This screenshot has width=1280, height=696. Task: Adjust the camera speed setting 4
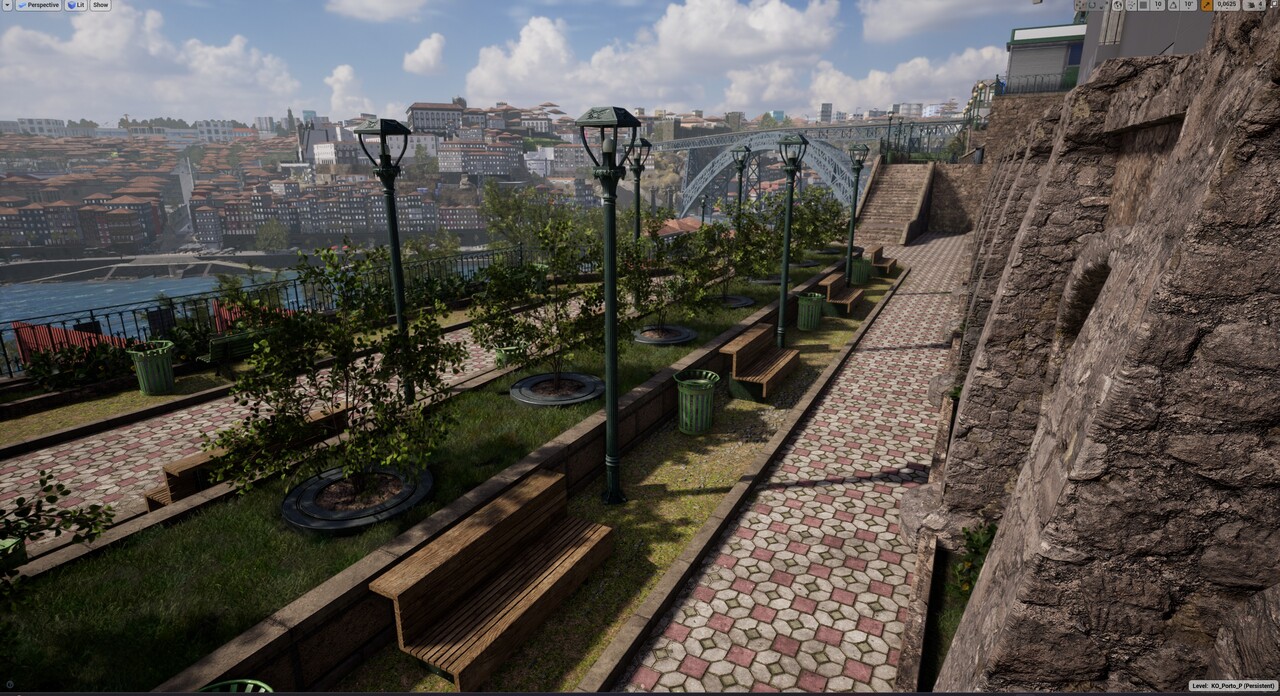[1253, 5]
